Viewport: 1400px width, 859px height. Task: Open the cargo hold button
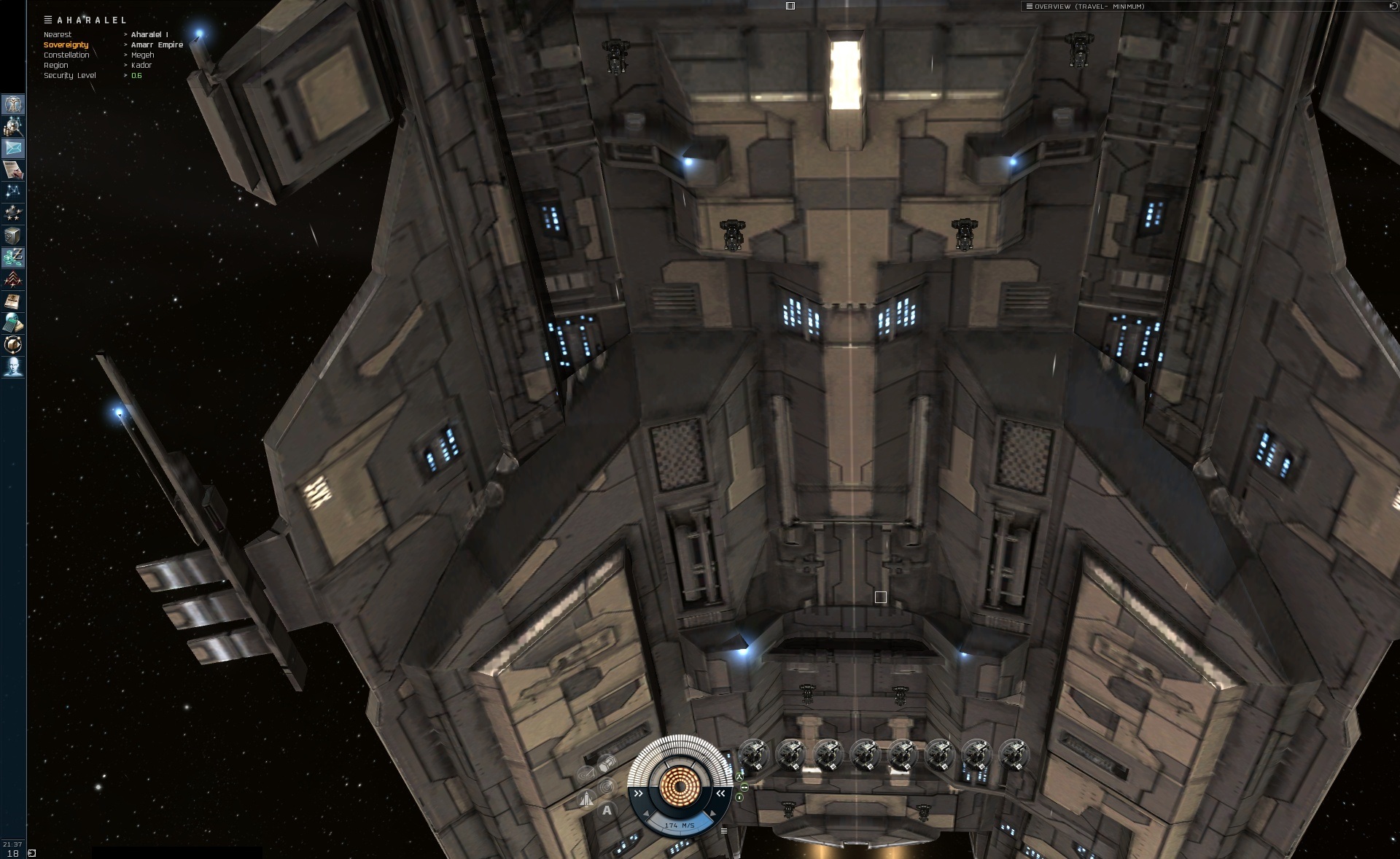(x=606, y=764)
